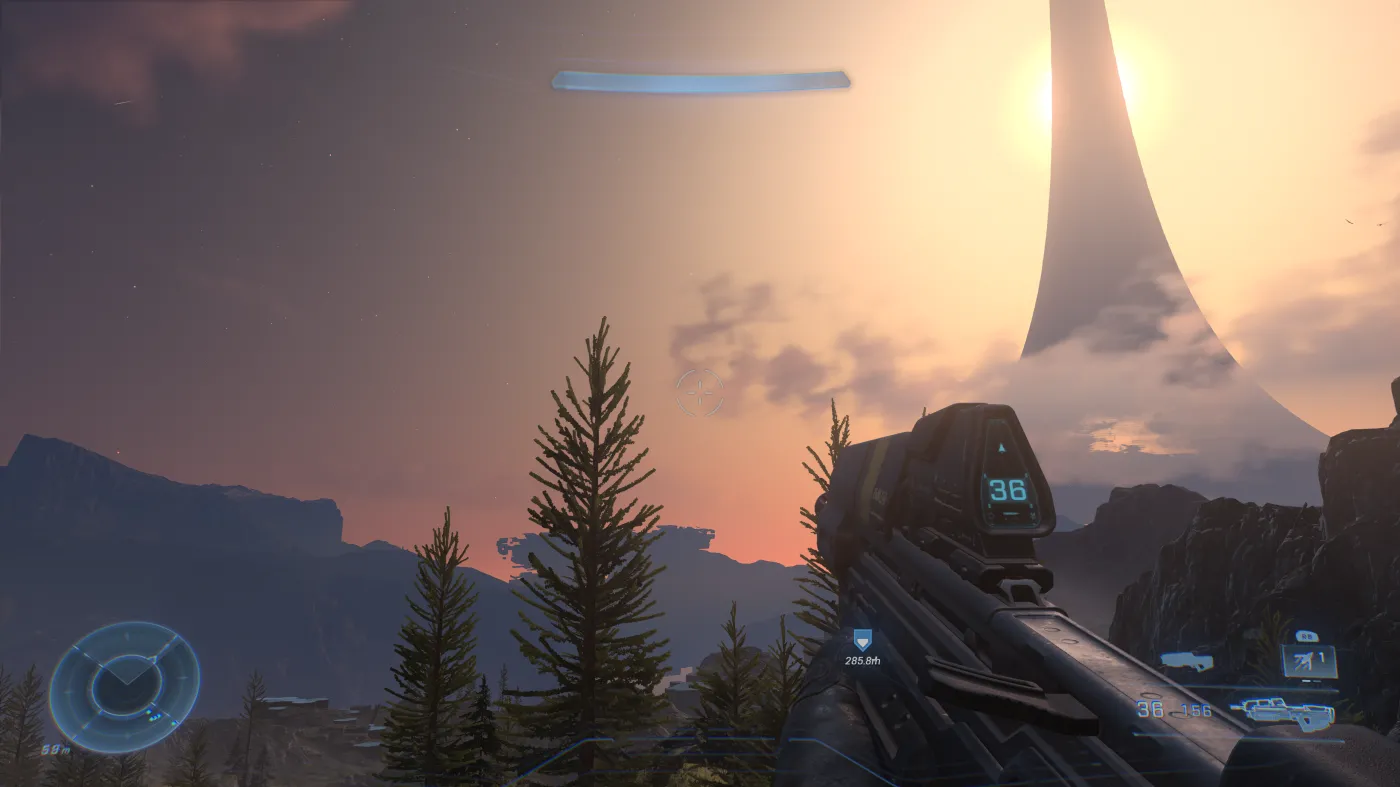Click the Sidekick pistol weapon icon
This screenshot has width=1400, height=787.
click(1188, 662)
